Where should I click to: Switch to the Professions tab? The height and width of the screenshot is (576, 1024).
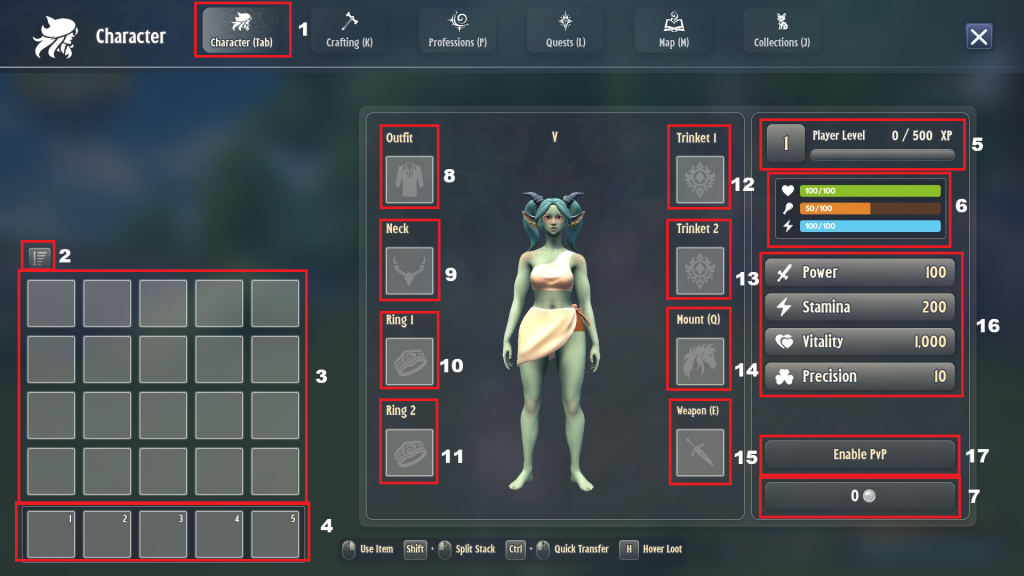pyautogui.click(x=457, y=30)
